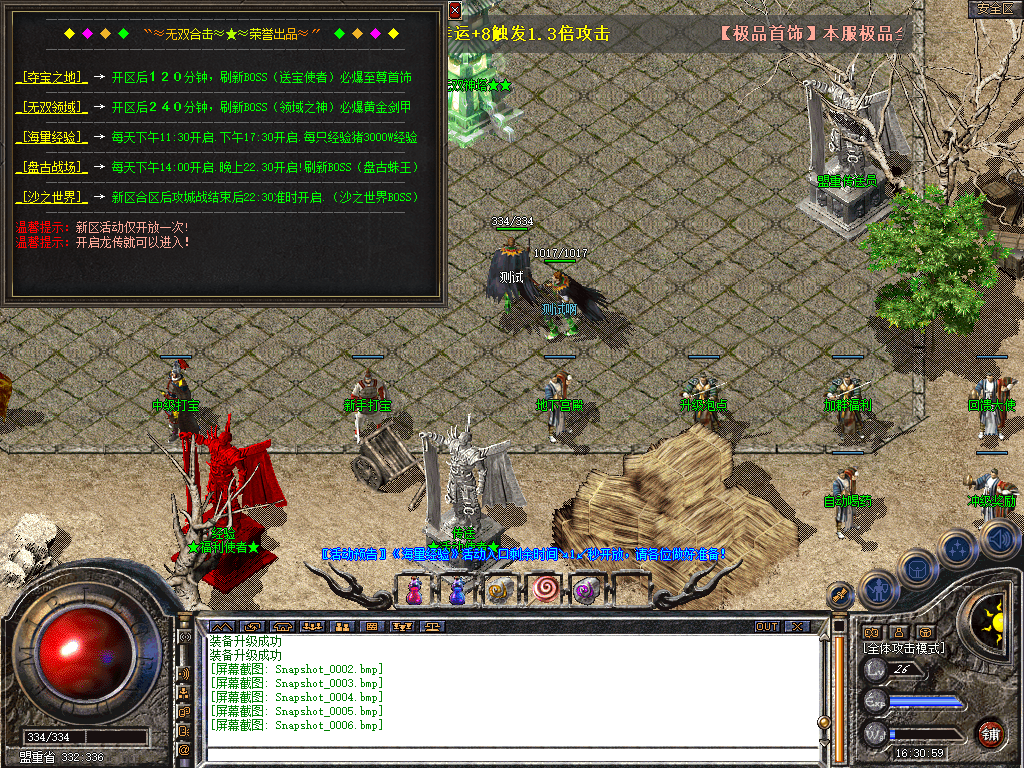Click the small orange satellite icon button
This screenshot has height=768, width=1024.
tap(840, 594)
